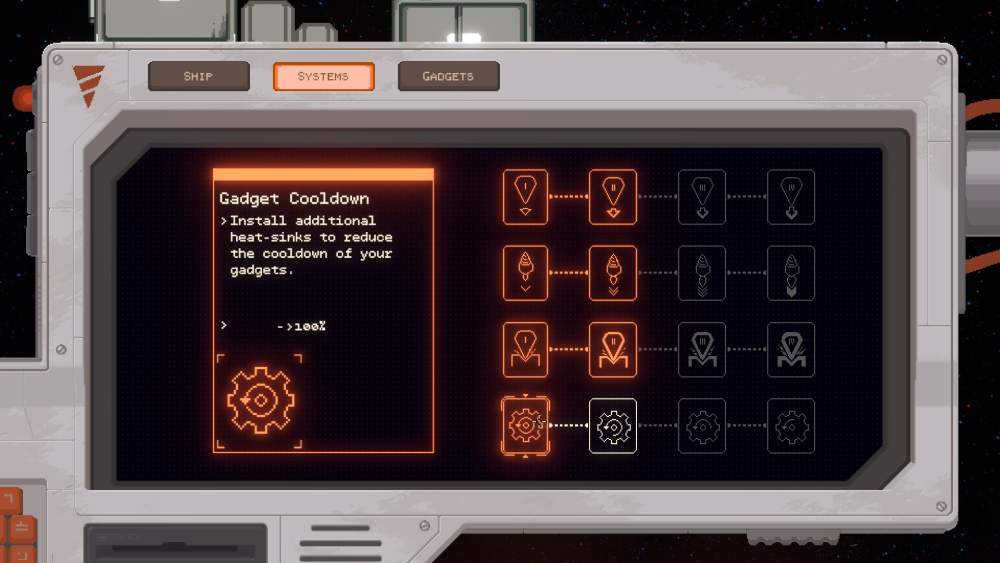Choose the second drill upgrade node
This screenshot has width=1000, height=563.
[613, 273]
